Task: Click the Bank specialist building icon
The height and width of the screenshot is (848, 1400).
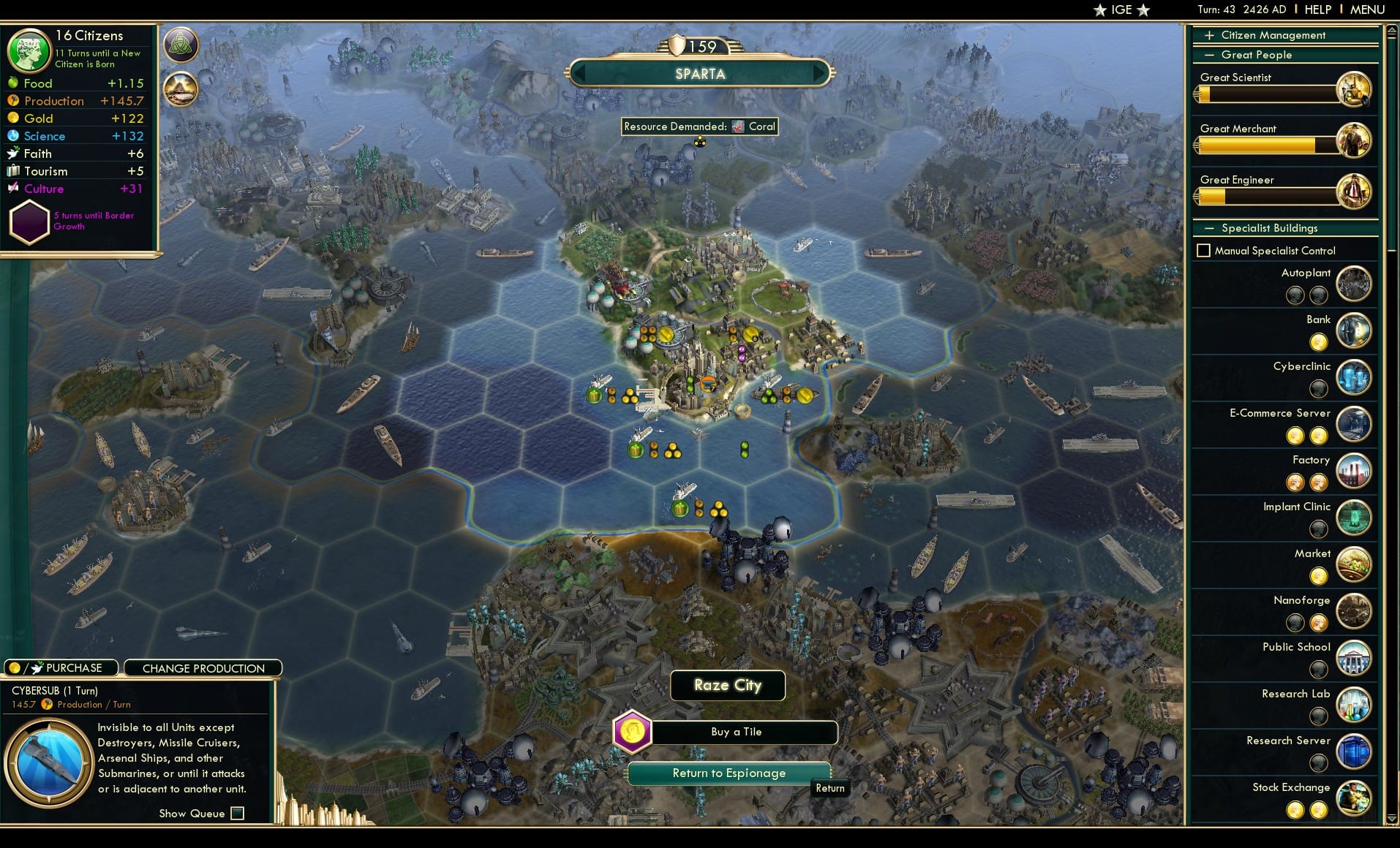Action: click(1355, 330)
